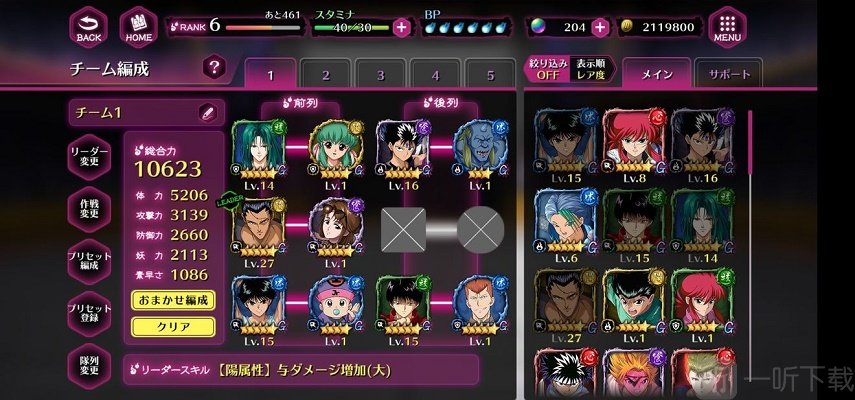
Task: Use おまかせ編成 auto-formation
Action: point(172,300)
